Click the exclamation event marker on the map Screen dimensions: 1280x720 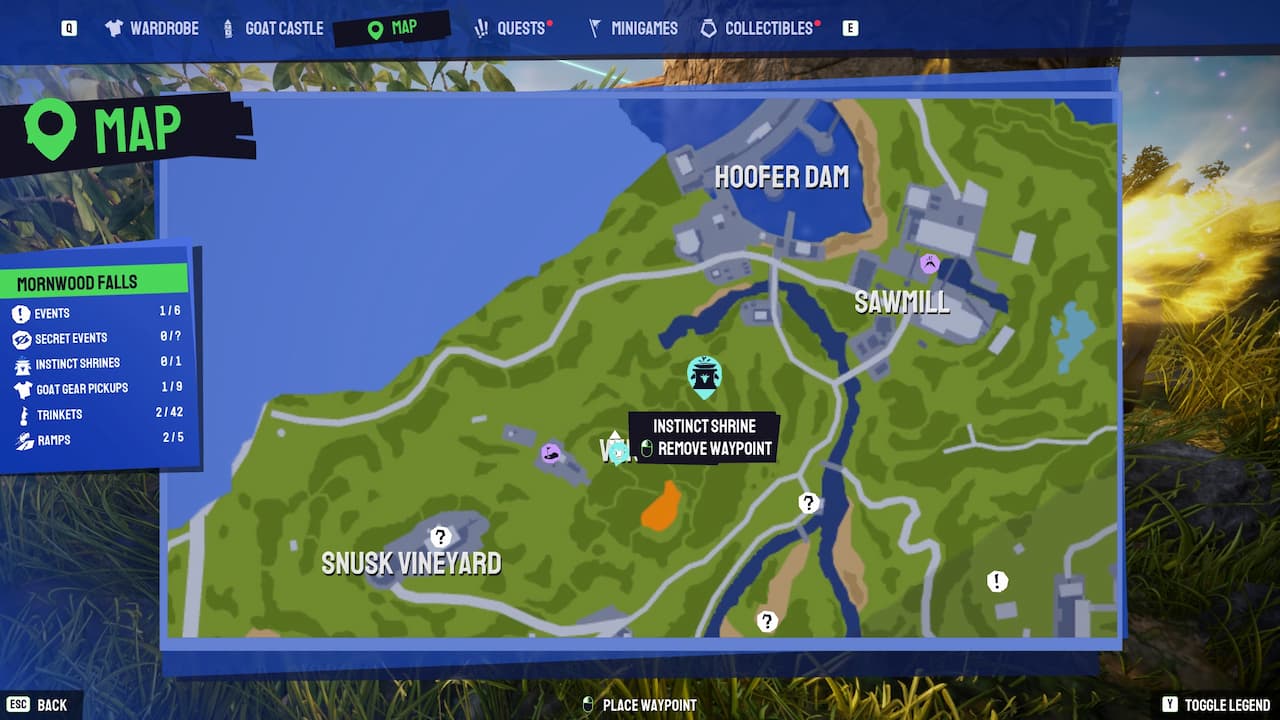(x=997, y=581)
